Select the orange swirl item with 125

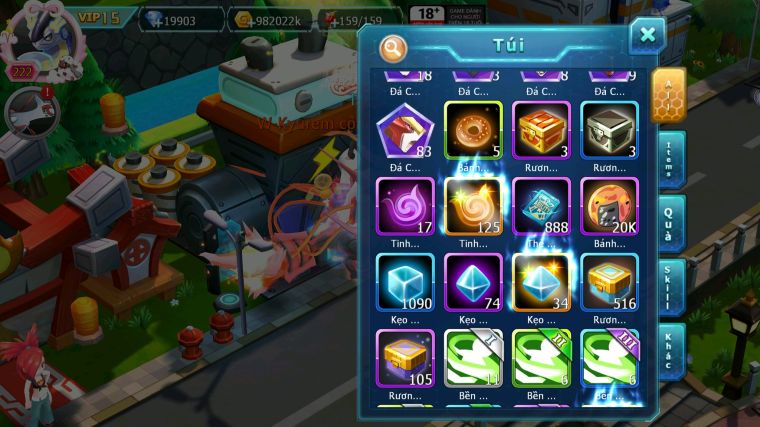473,206
